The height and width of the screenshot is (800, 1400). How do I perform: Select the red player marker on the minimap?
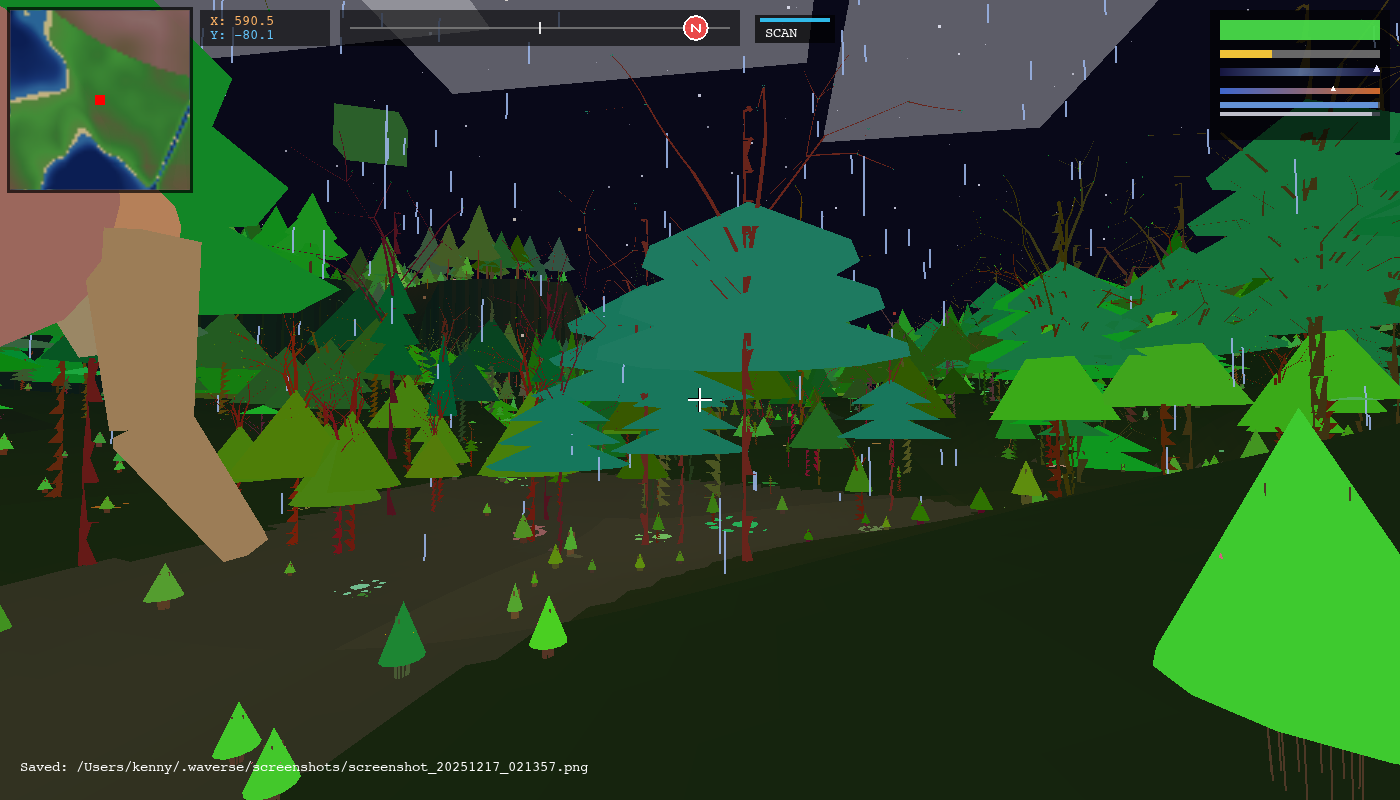pos(100,100)
